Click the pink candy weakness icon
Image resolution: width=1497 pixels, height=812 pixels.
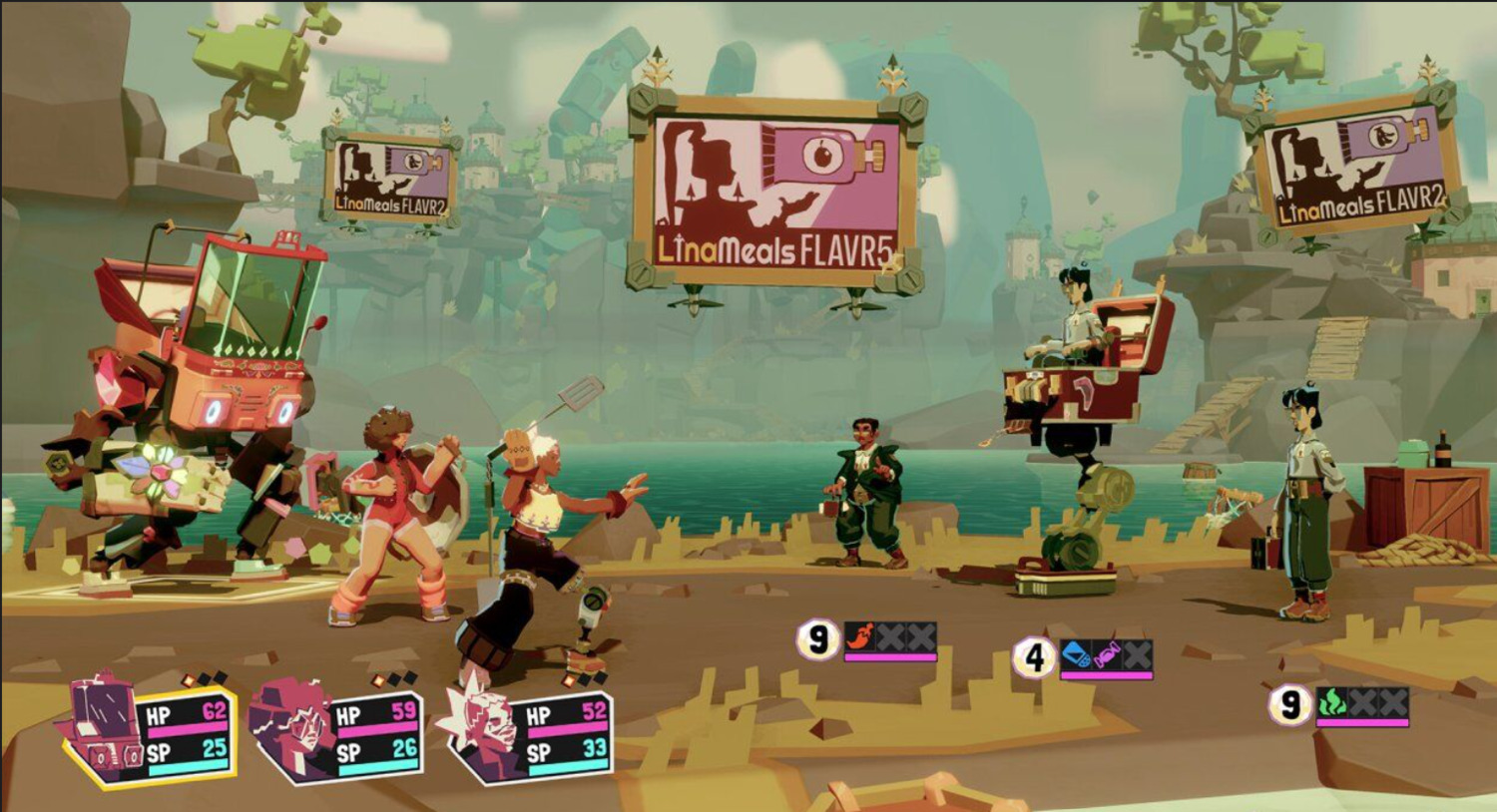point(1106,655)
